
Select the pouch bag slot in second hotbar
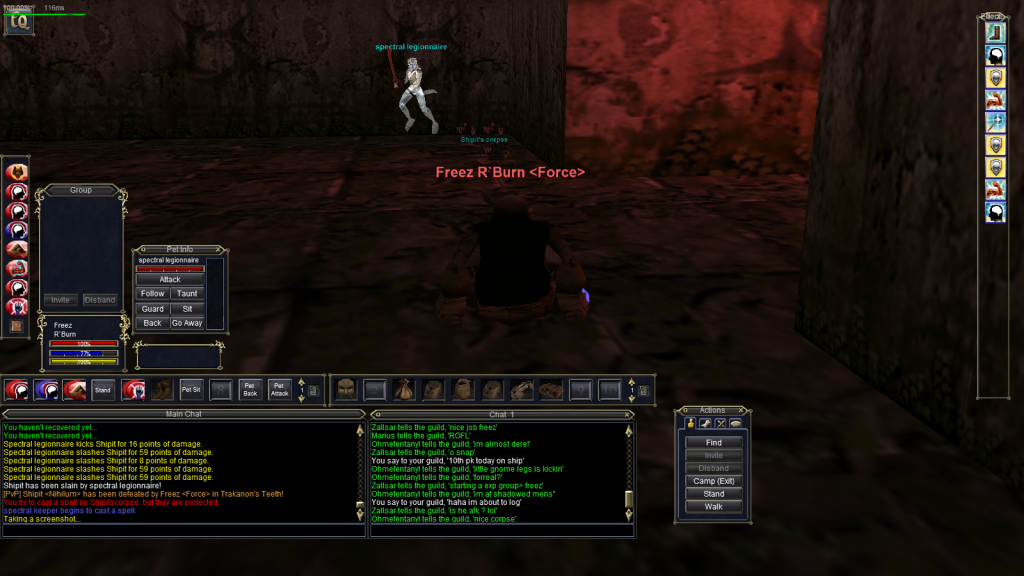click(x=404, y=389)
